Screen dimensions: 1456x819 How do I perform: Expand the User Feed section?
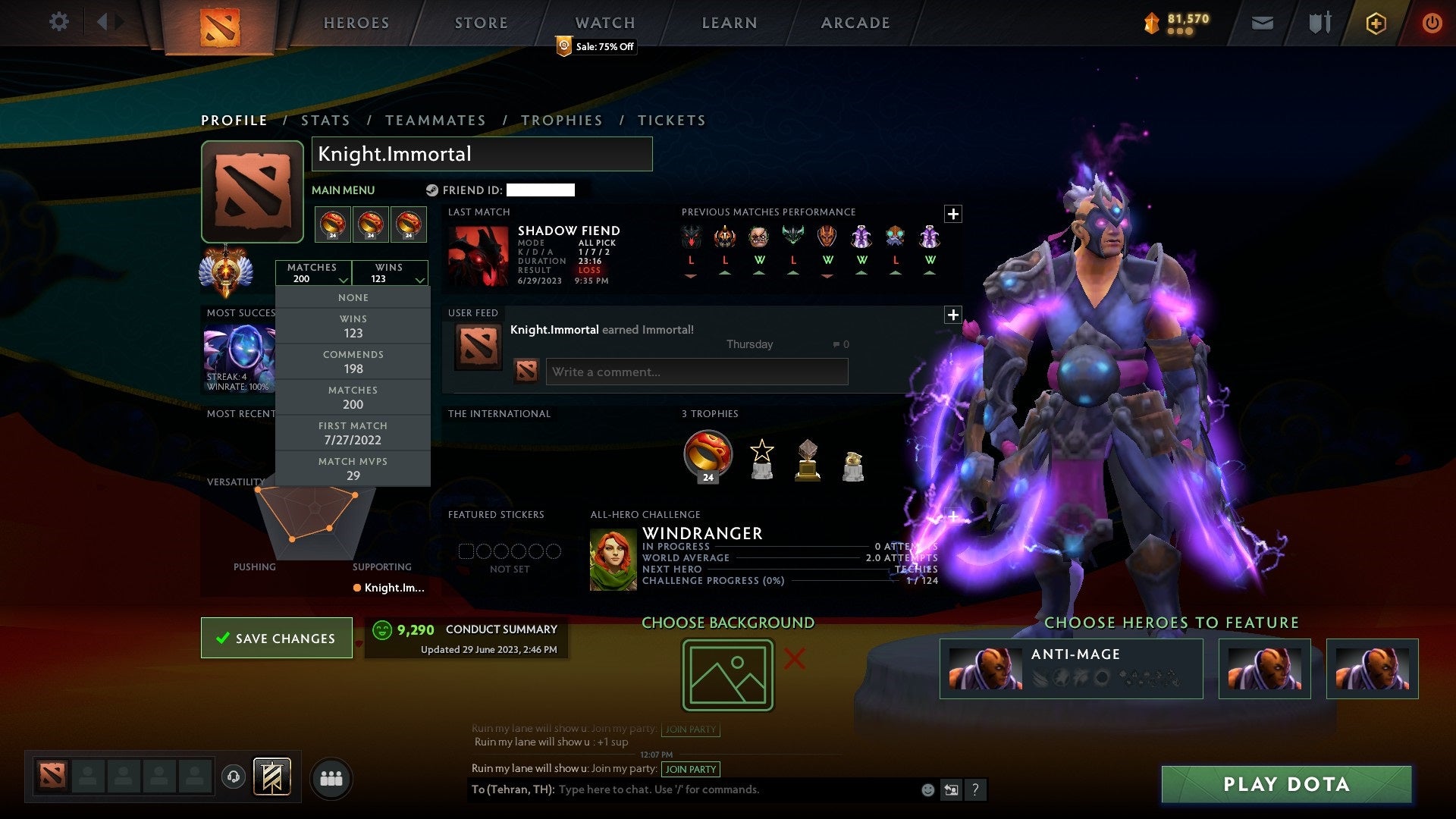tap(954, 314)
